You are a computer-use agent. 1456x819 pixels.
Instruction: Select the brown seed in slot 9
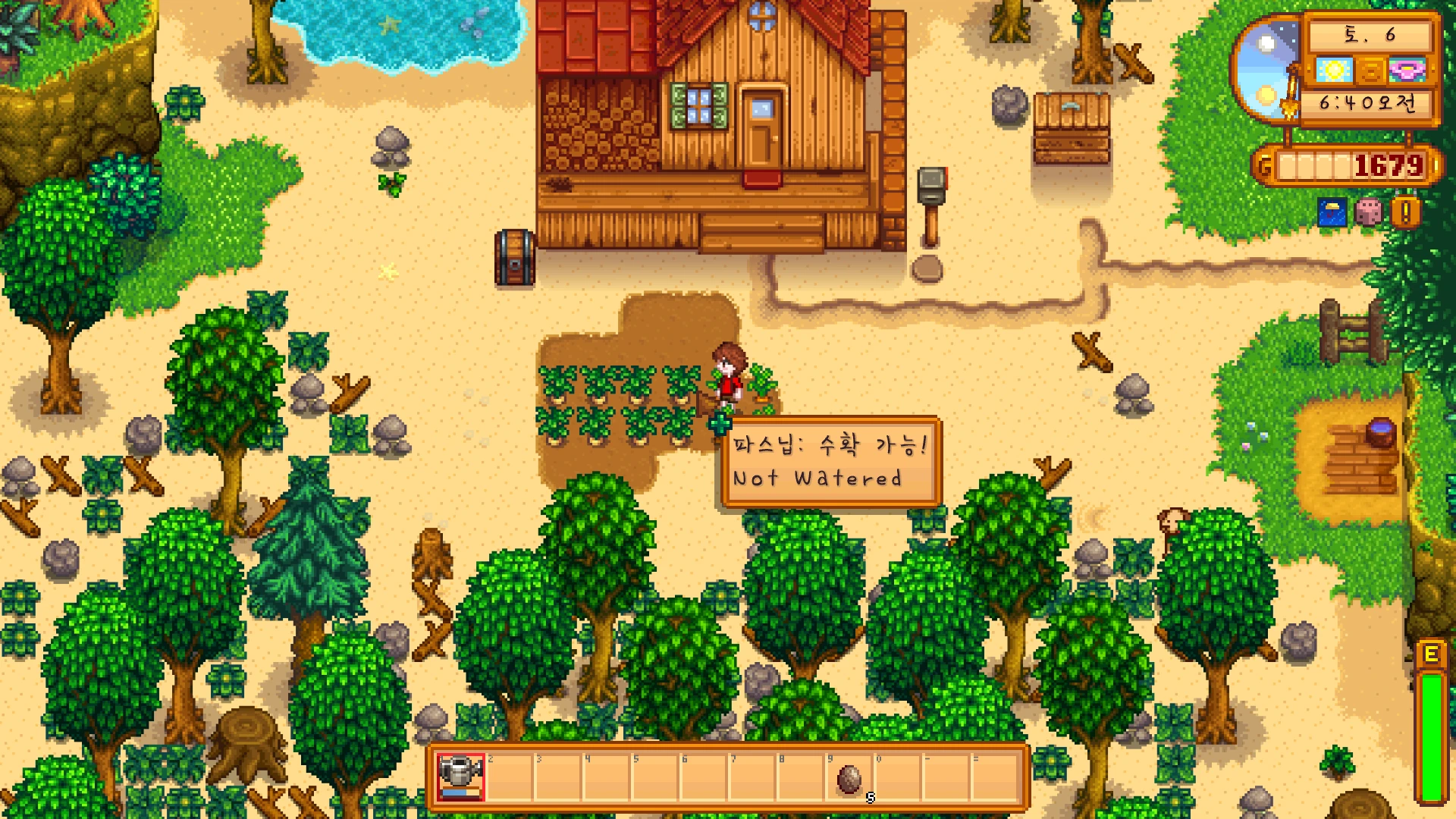point(849,778)
